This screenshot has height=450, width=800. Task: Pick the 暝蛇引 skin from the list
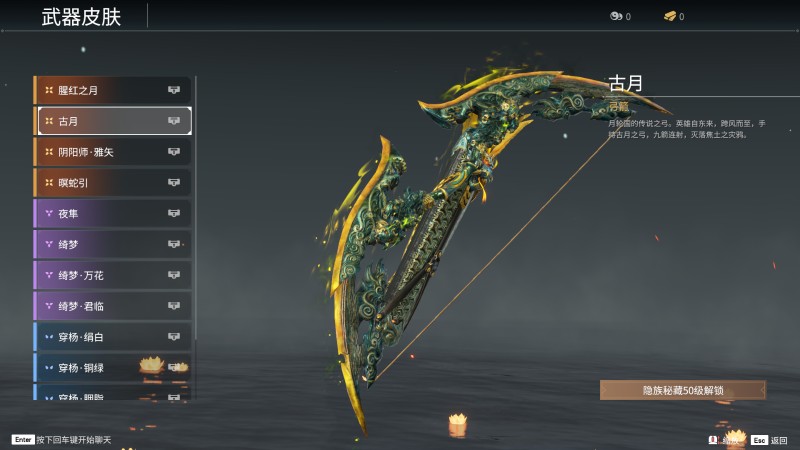(x=112, y=183)
